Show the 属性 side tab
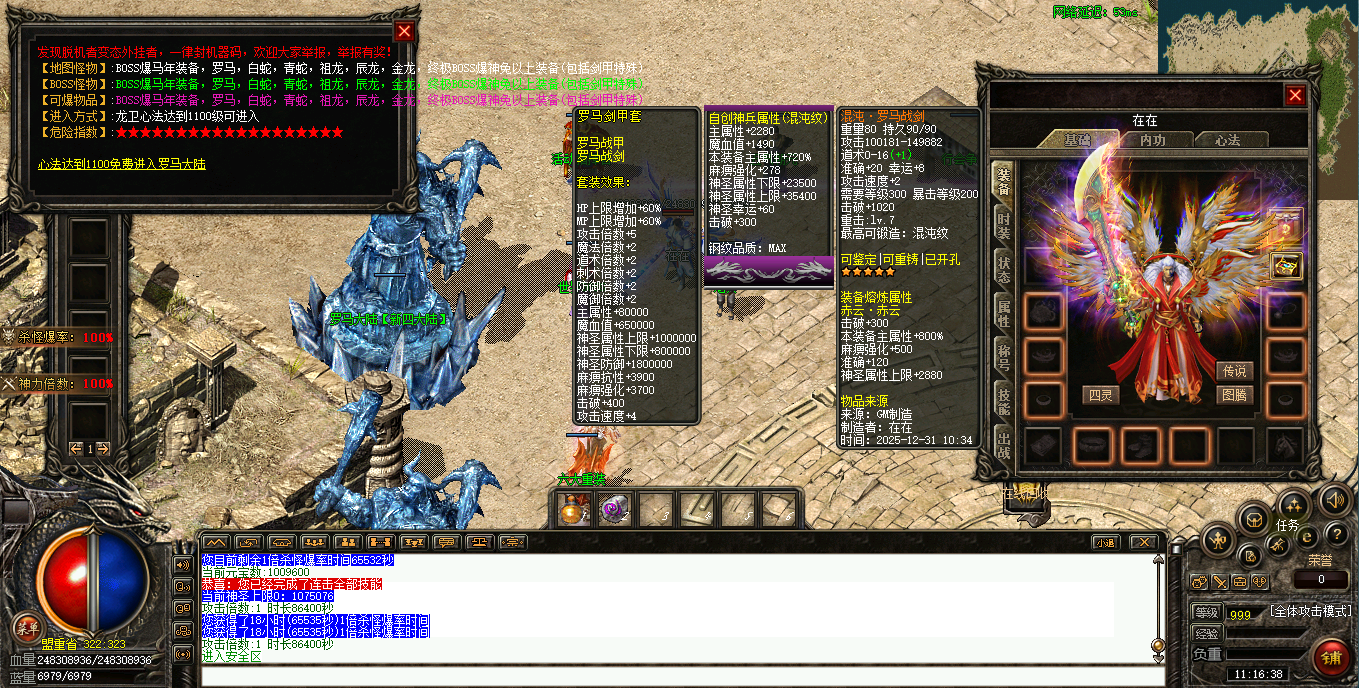This screenshot has width=1359, height=688. pyautogui.click(x=1003, y=312)
